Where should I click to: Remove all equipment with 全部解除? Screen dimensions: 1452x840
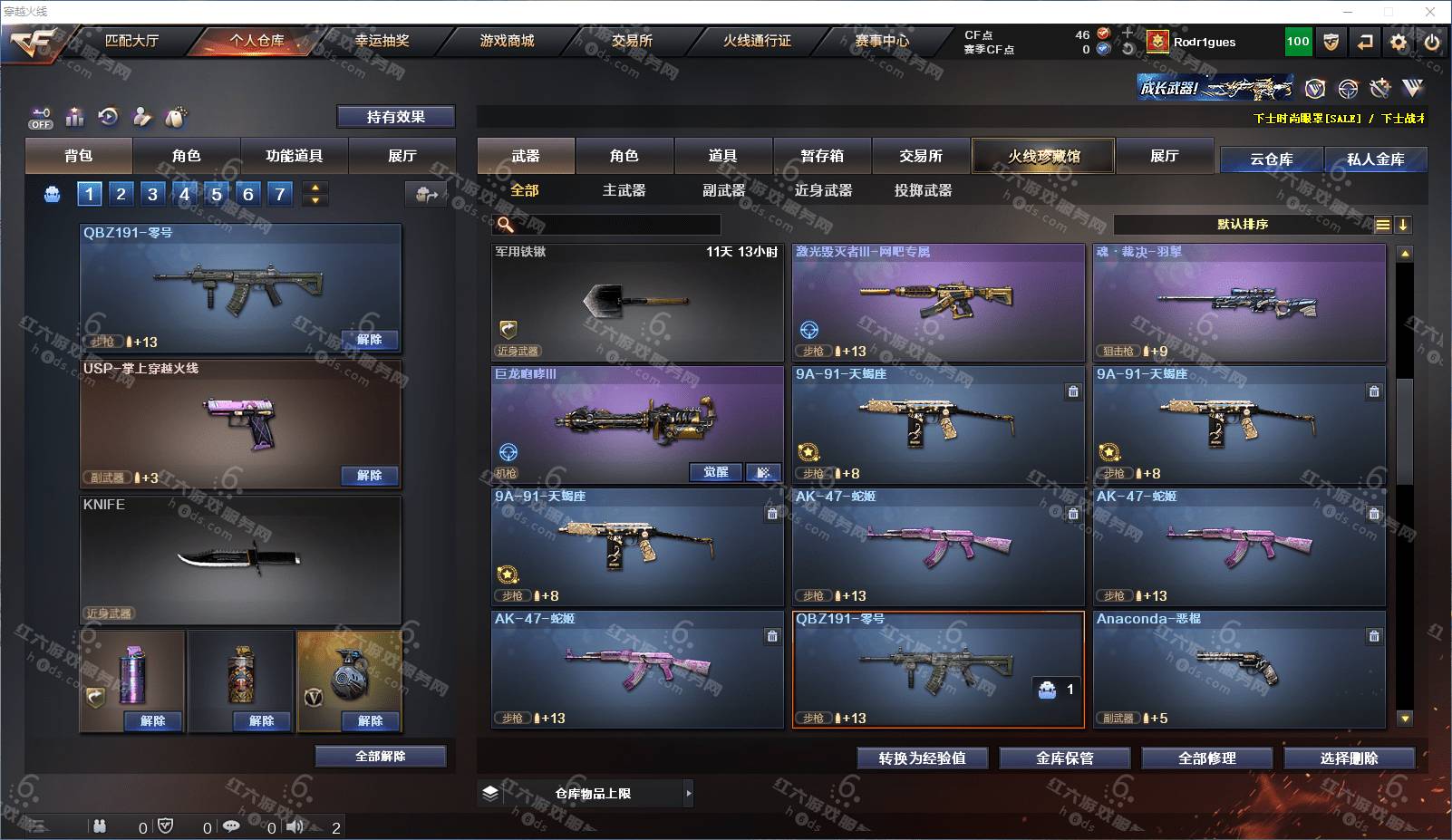coord(380,757)
